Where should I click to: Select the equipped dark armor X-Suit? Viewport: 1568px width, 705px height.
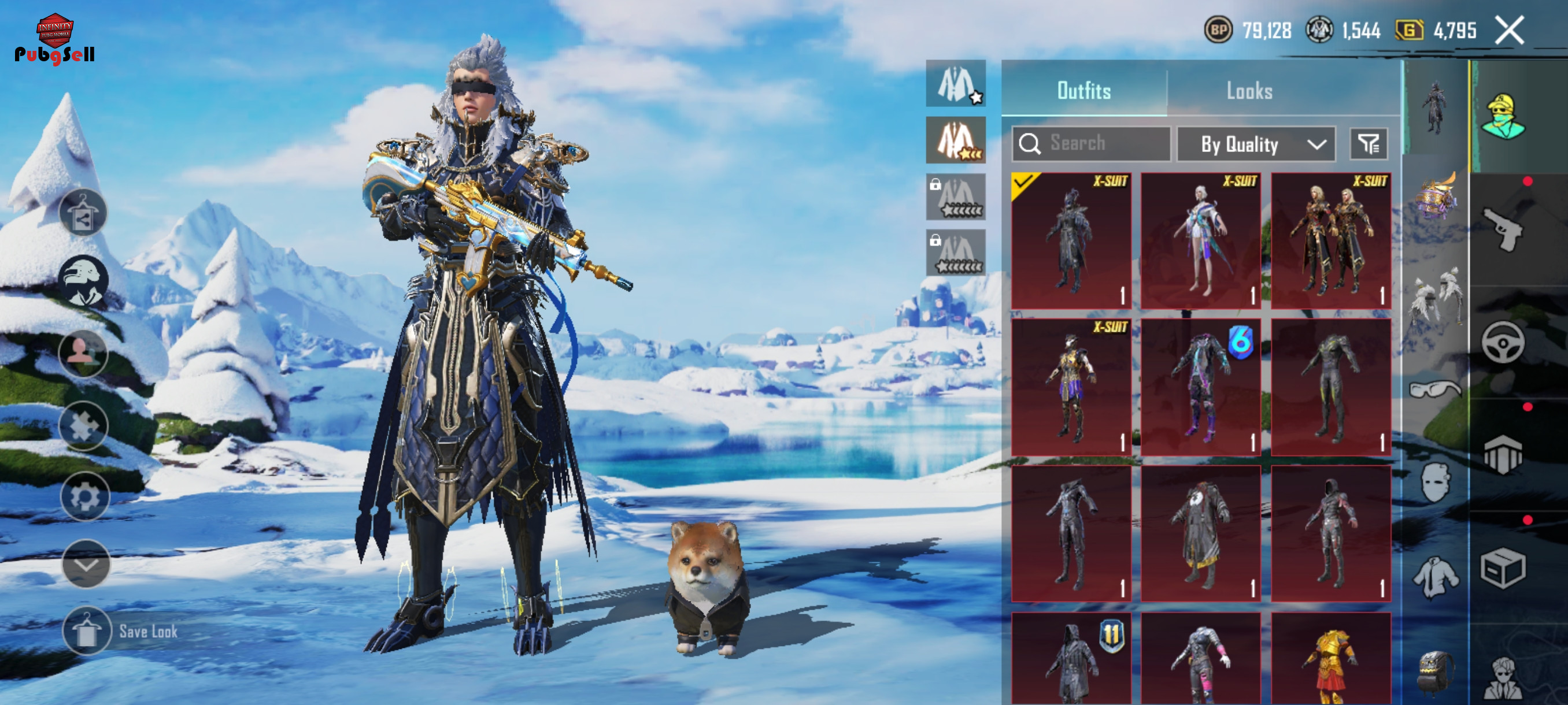[1071, 240]
